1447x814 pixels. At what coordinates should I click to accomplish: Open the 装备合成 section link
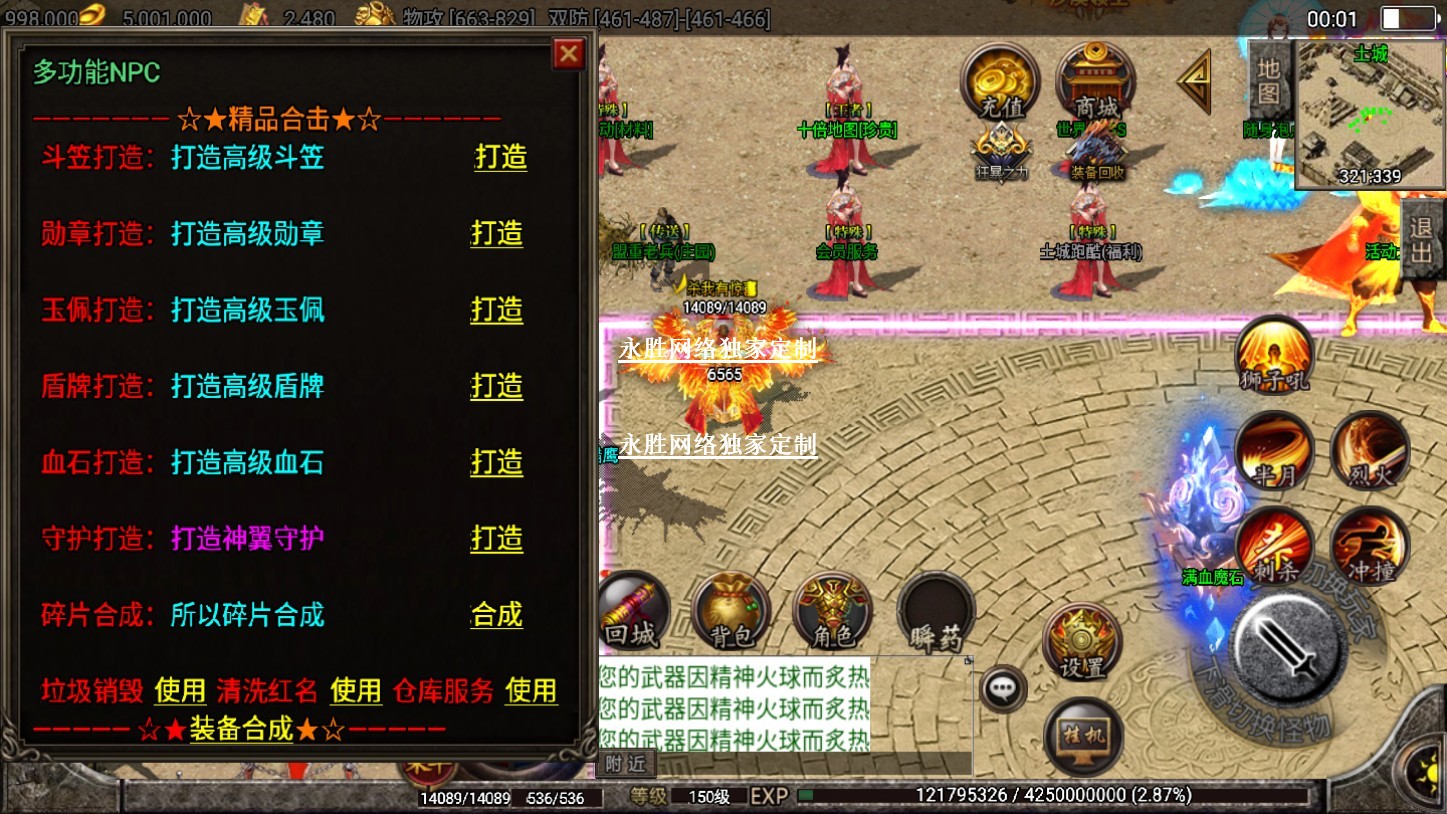[241, 729]
